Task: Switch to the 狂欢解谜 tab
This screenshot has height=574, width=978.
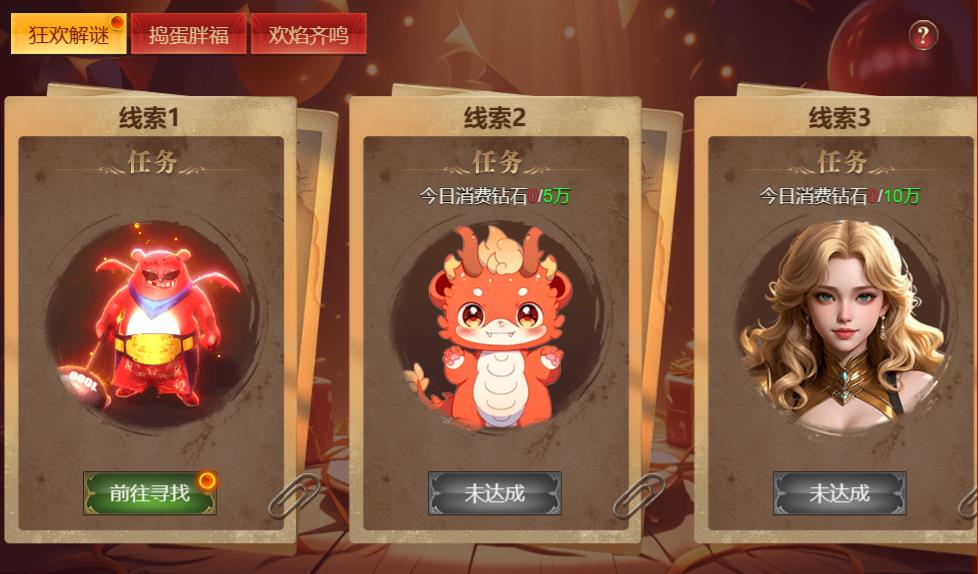Action: pyautogui.click(x=68, y=35)
